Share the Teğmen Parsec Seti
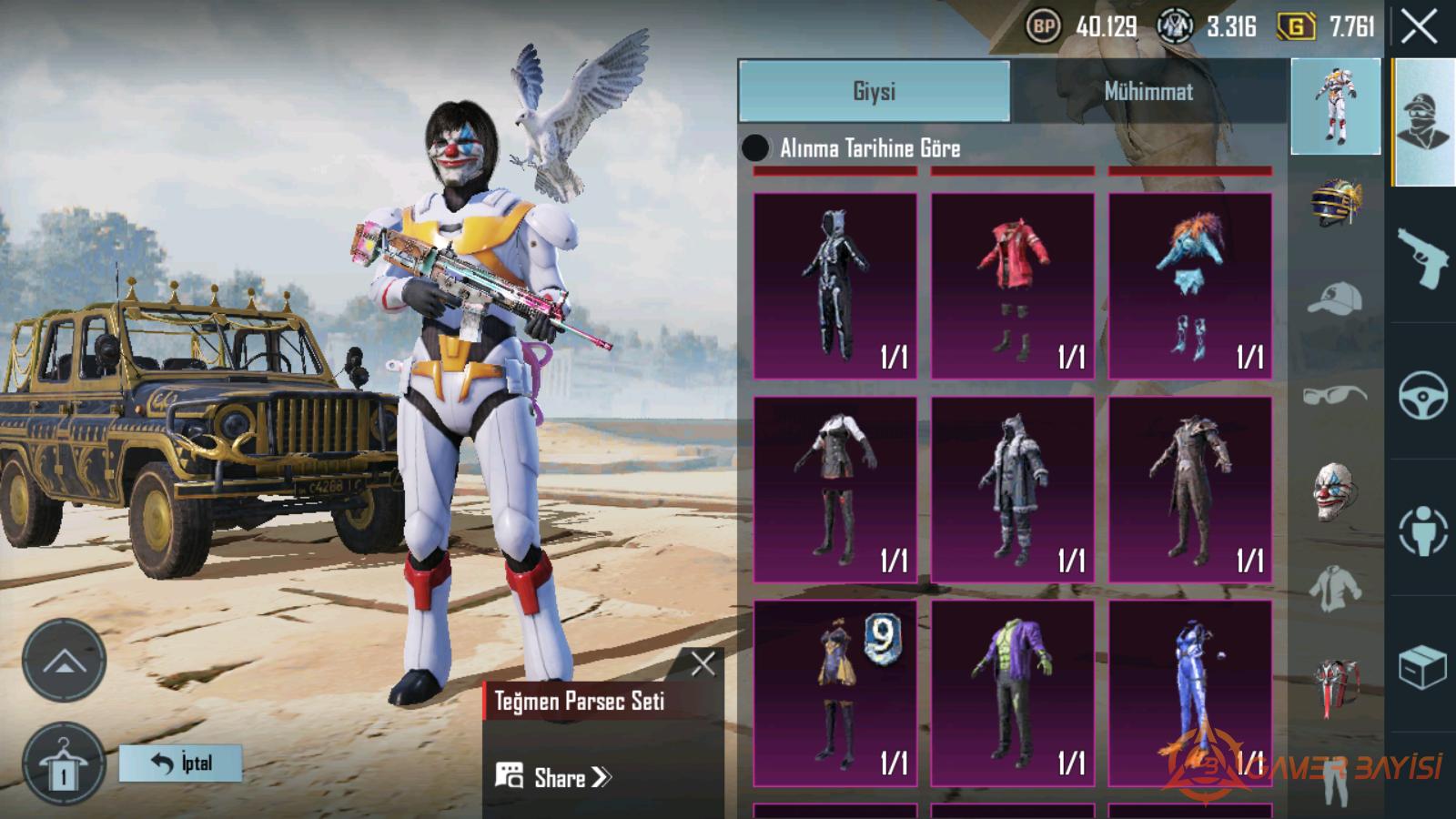This screenshot has width=1456, height=819. pyautogui.click(x=555, y=777)
